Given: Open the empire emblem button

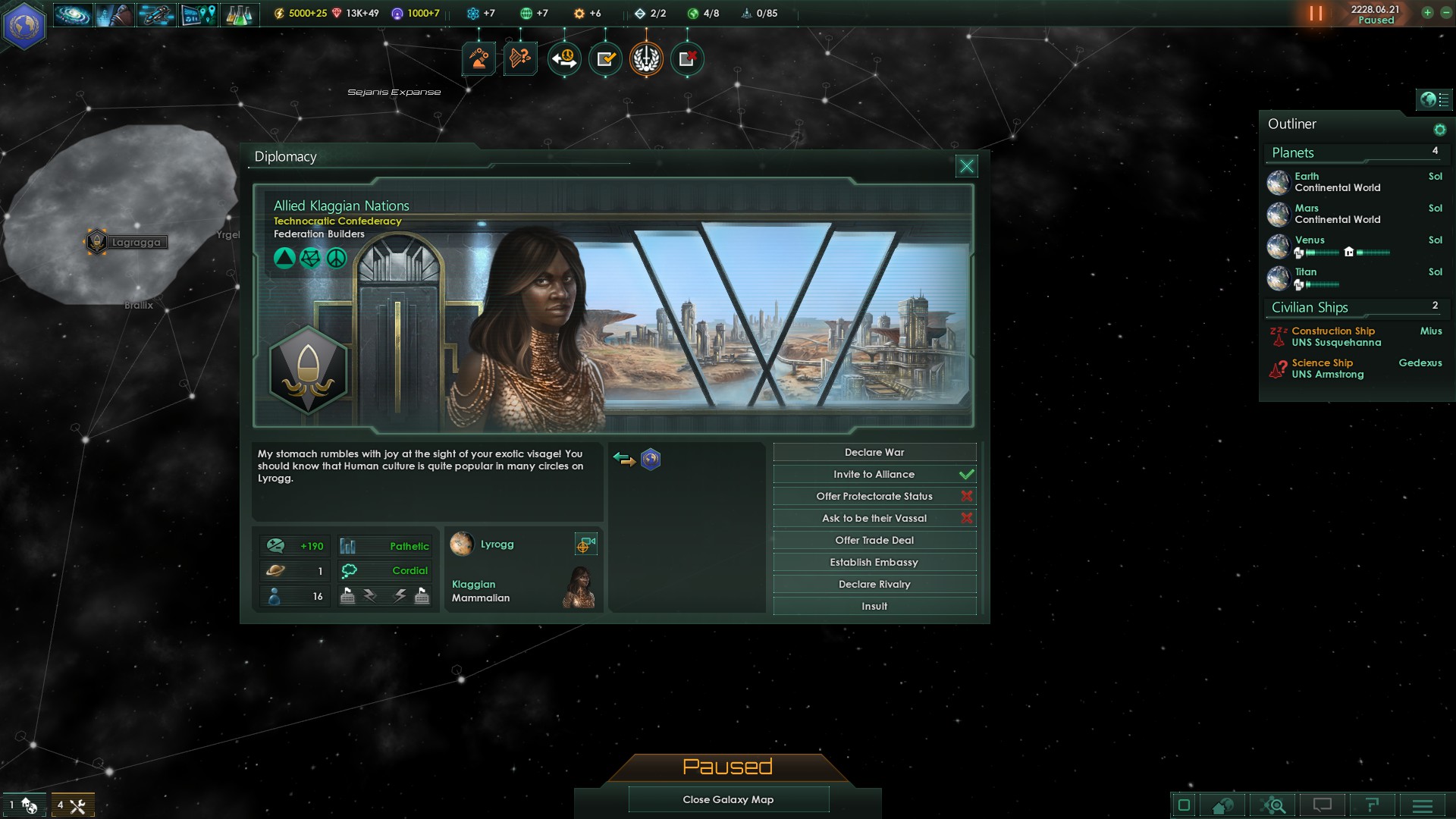Looking at the screenshot, I should (24, 26).
